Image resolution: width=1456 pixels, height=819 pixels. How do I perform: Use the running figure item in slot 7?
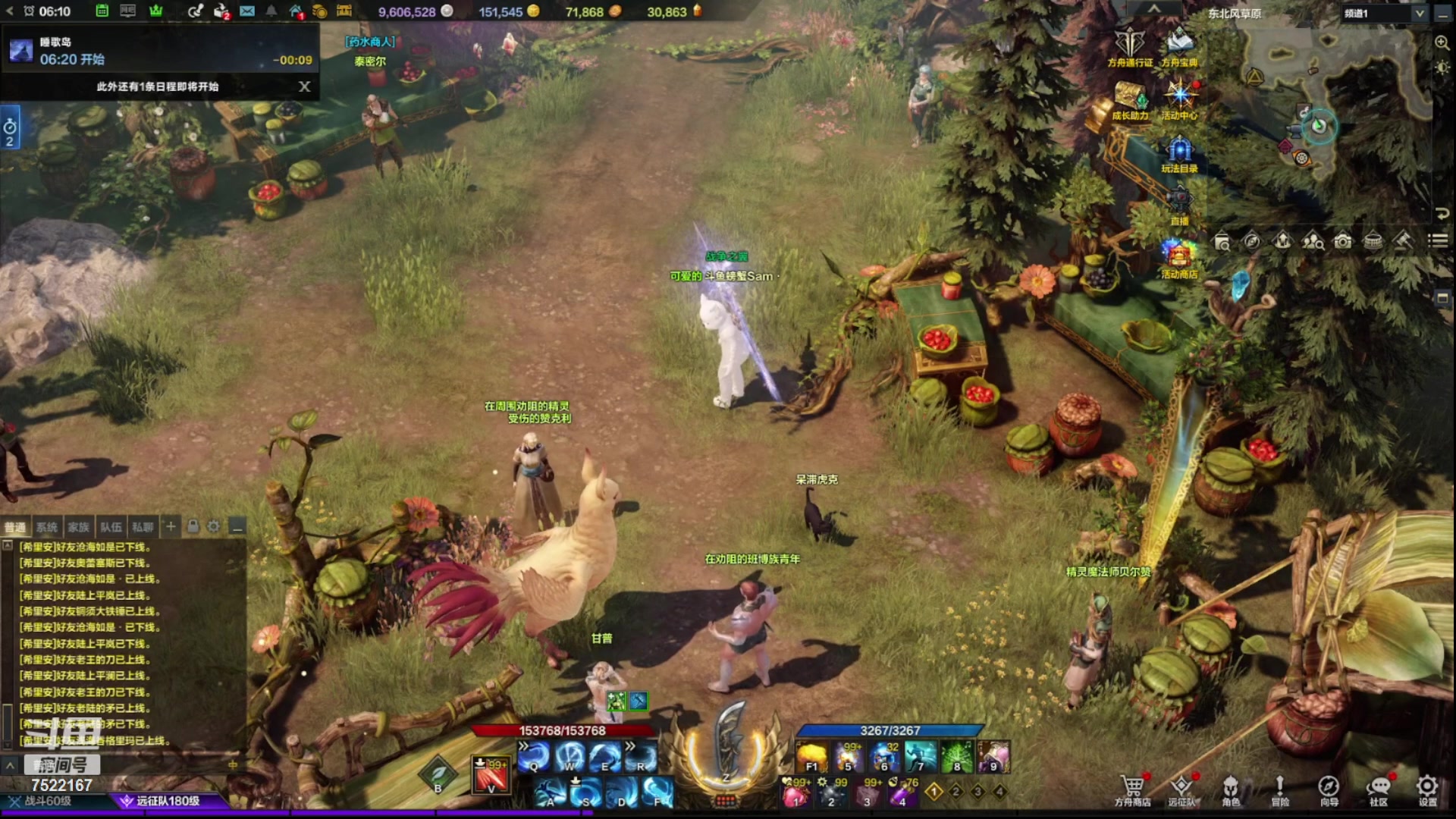click(x=921, y=757)
